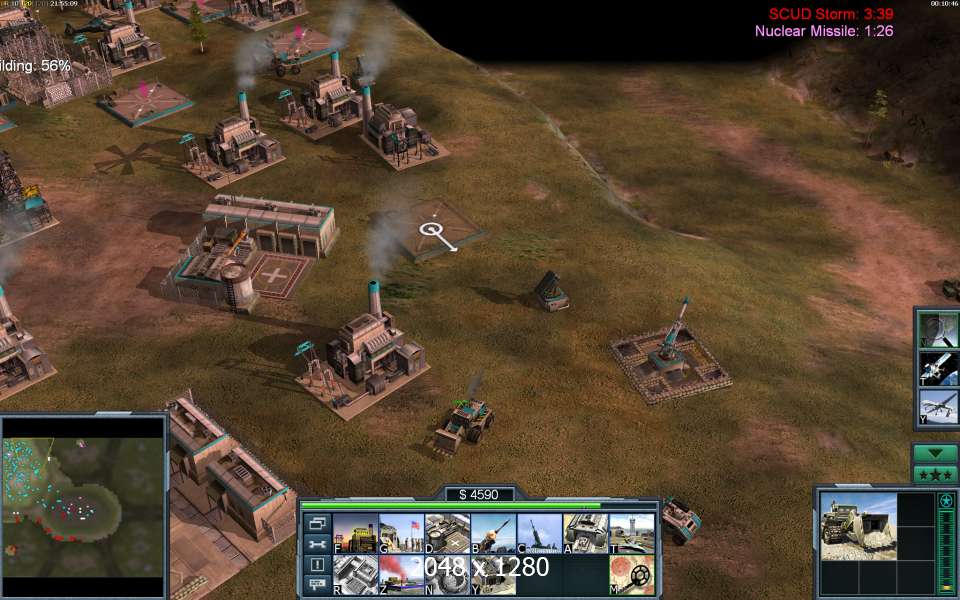960x600 pixels.
Task: Select the Patriot missile battery icon (B)
Action: tap(493, 534)
